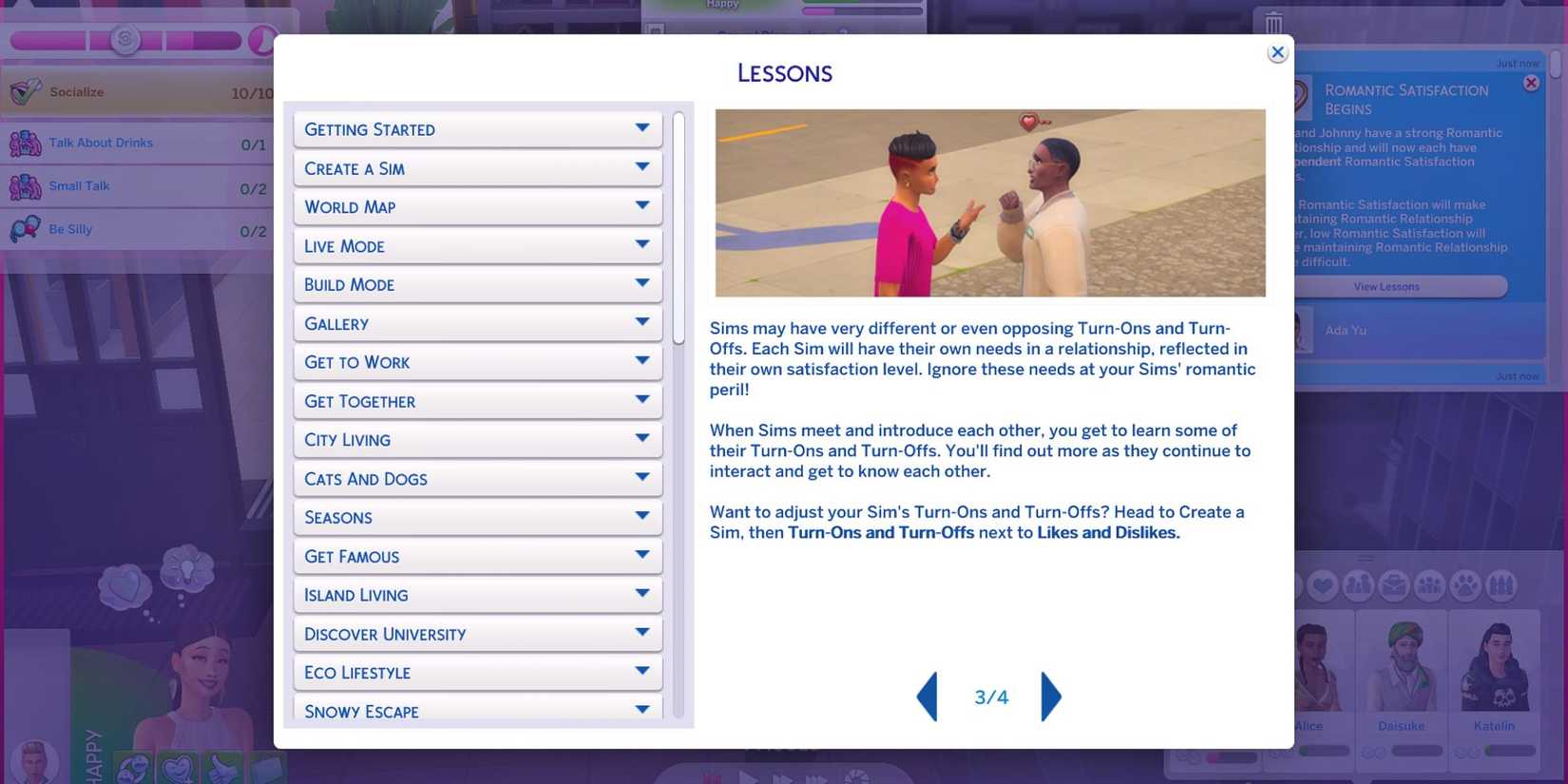
Task: Expand the Create a Sim lesson category
Action: 477,168
